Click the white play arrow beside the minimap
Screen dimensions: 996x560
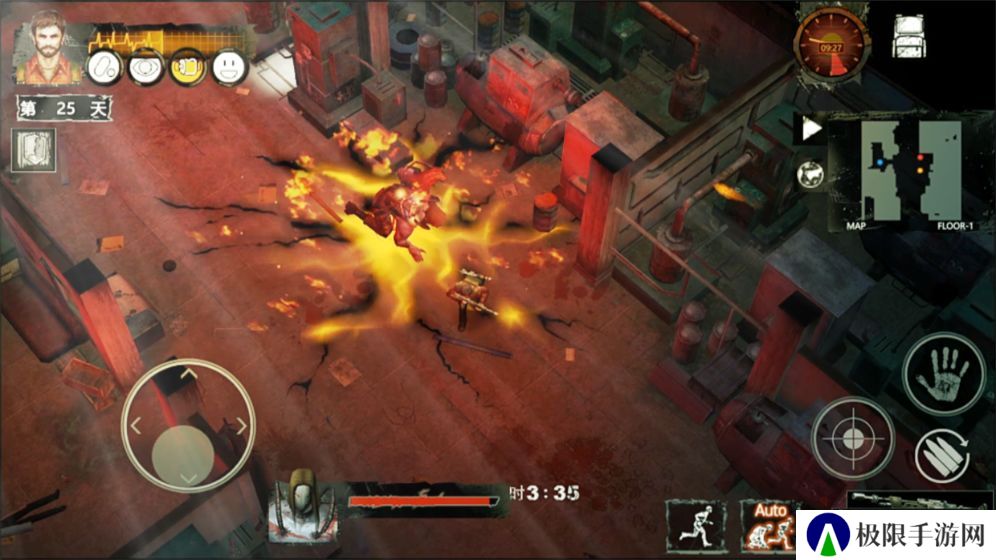coord(811,128)
